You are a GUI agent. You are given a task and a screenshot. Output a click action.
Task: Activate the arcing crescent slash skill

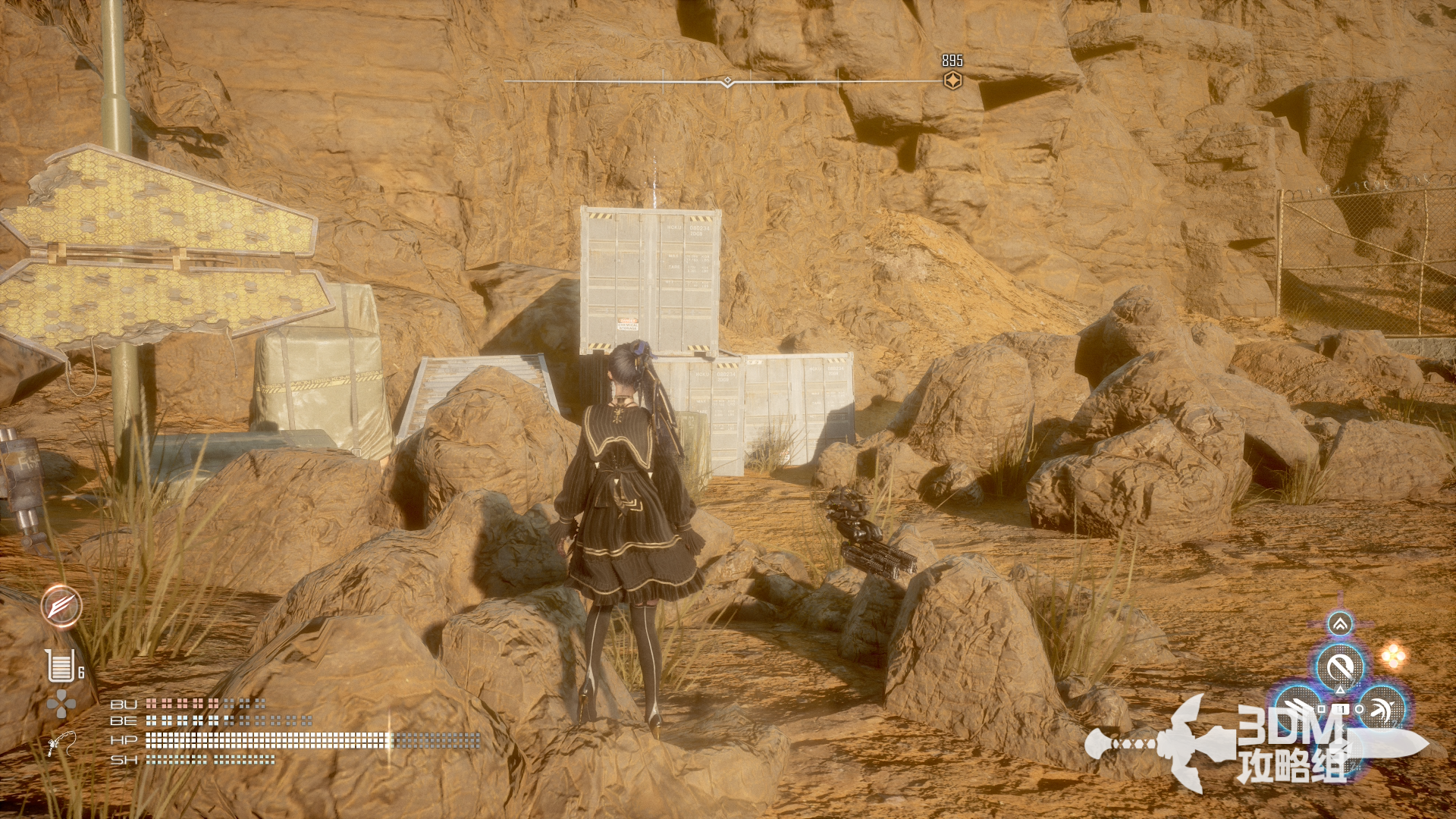click(x=1384, y=708)
